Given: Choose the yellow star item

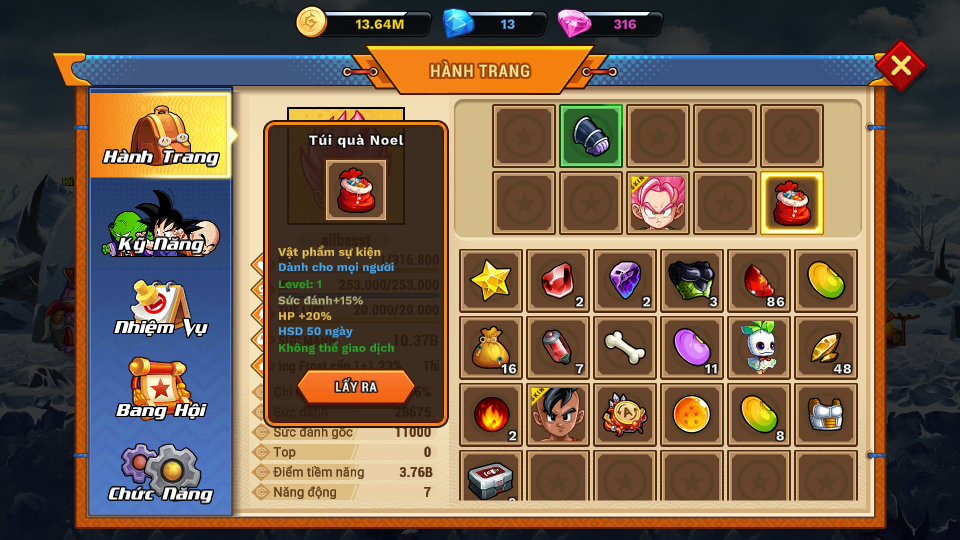Looking at the screenshot, I should pos(491,281).
